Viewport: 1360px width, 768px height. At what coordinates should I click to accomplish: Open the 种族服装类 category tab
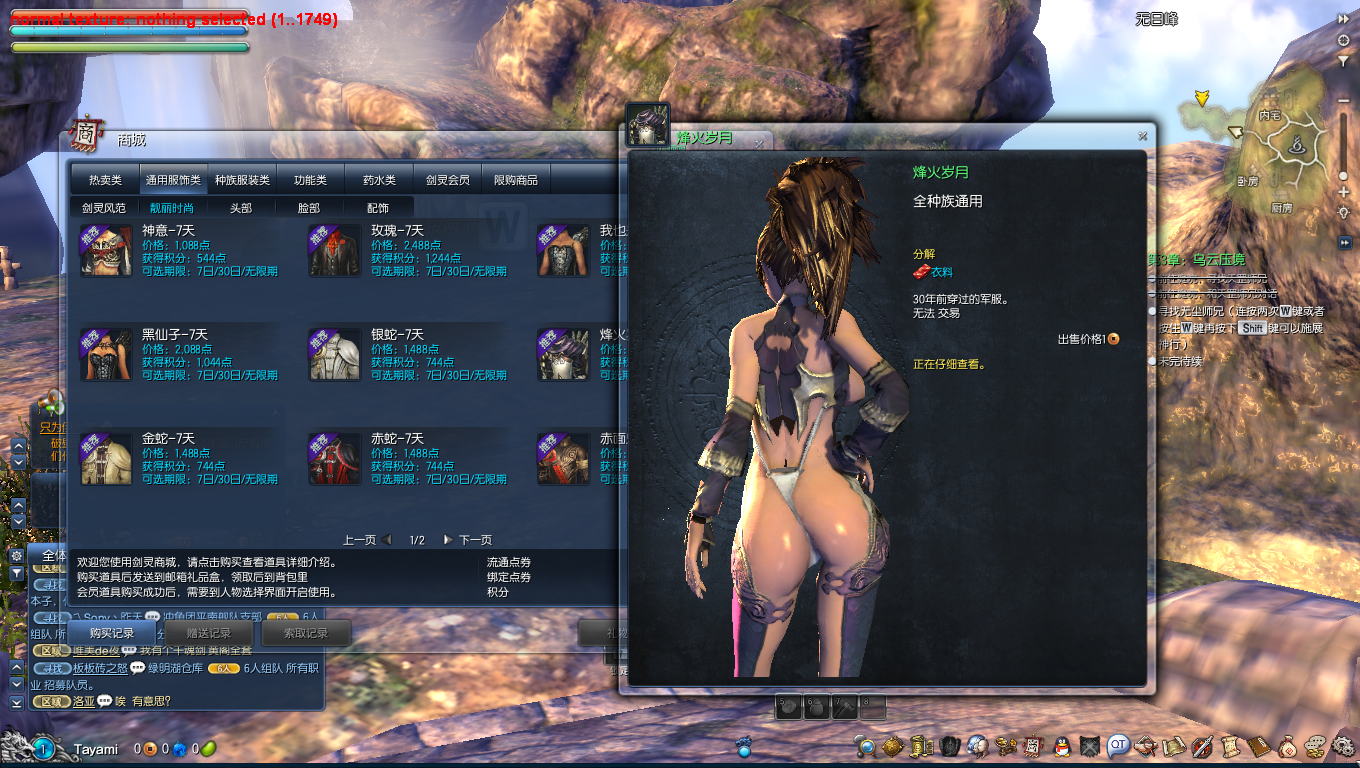pos(242,180)
